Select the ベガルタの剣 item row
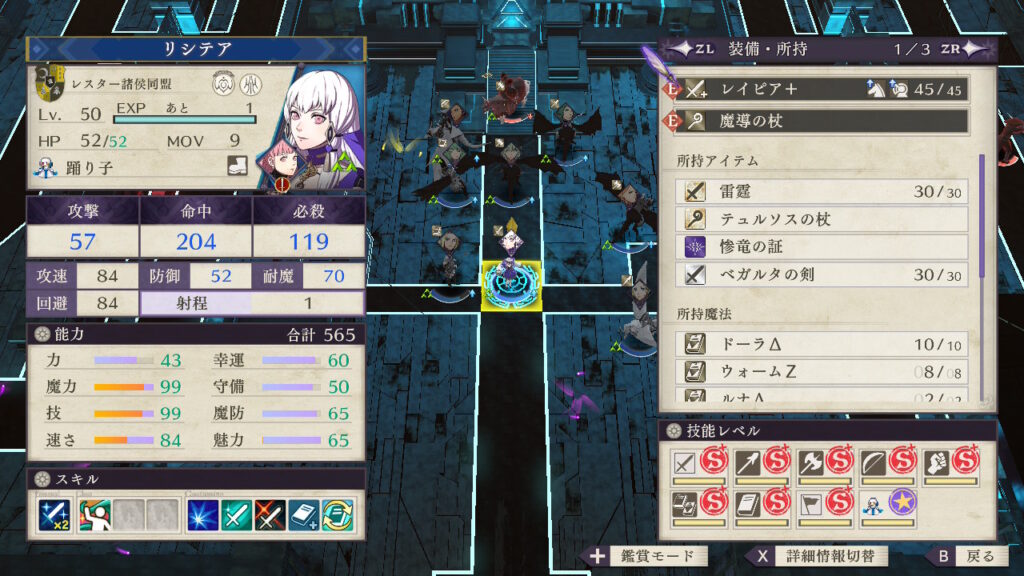 [x=825, y=275]
